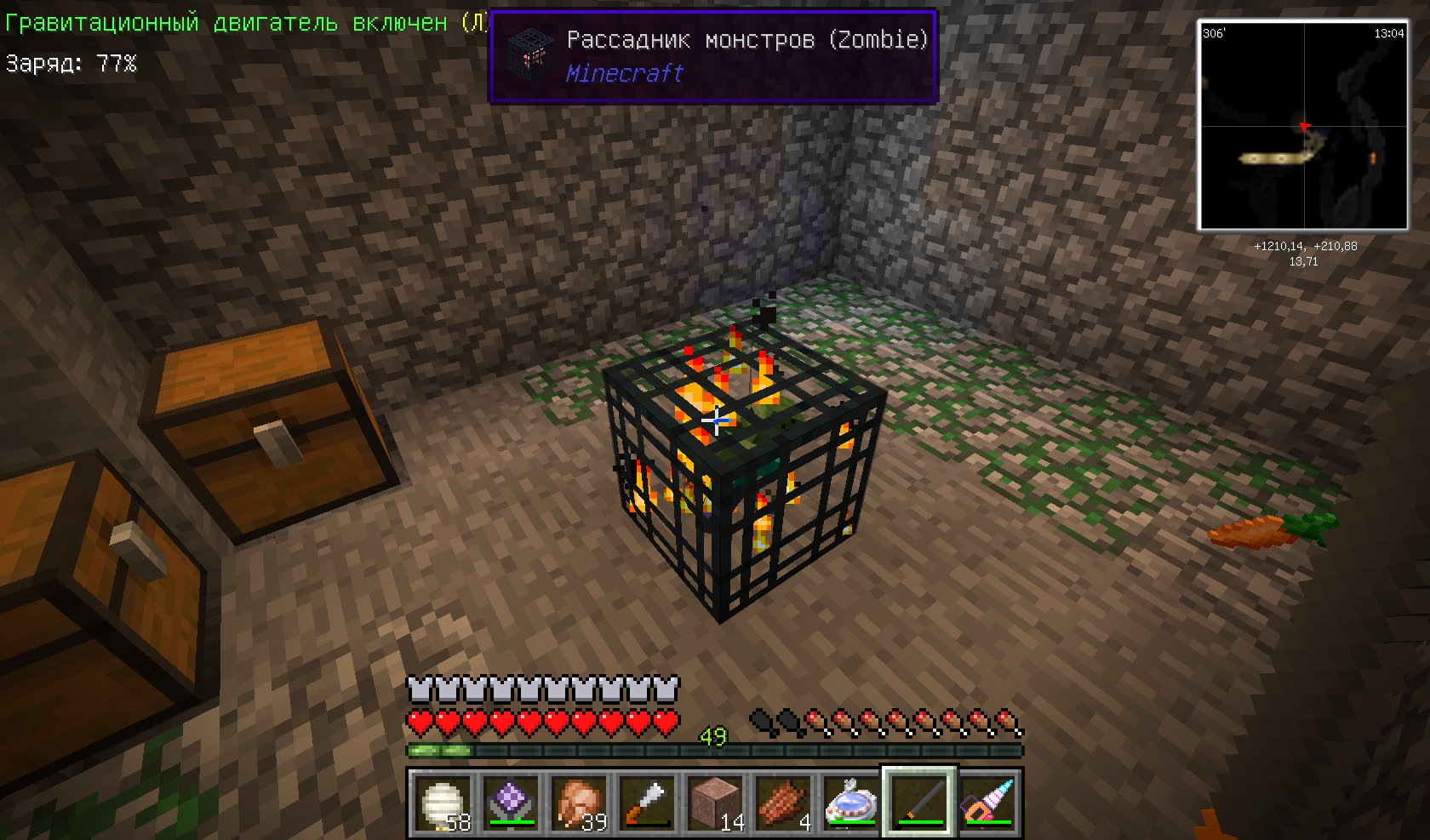The image size is (1430, 840).
Task: Select the blue dome device slot
Action: 850,803
